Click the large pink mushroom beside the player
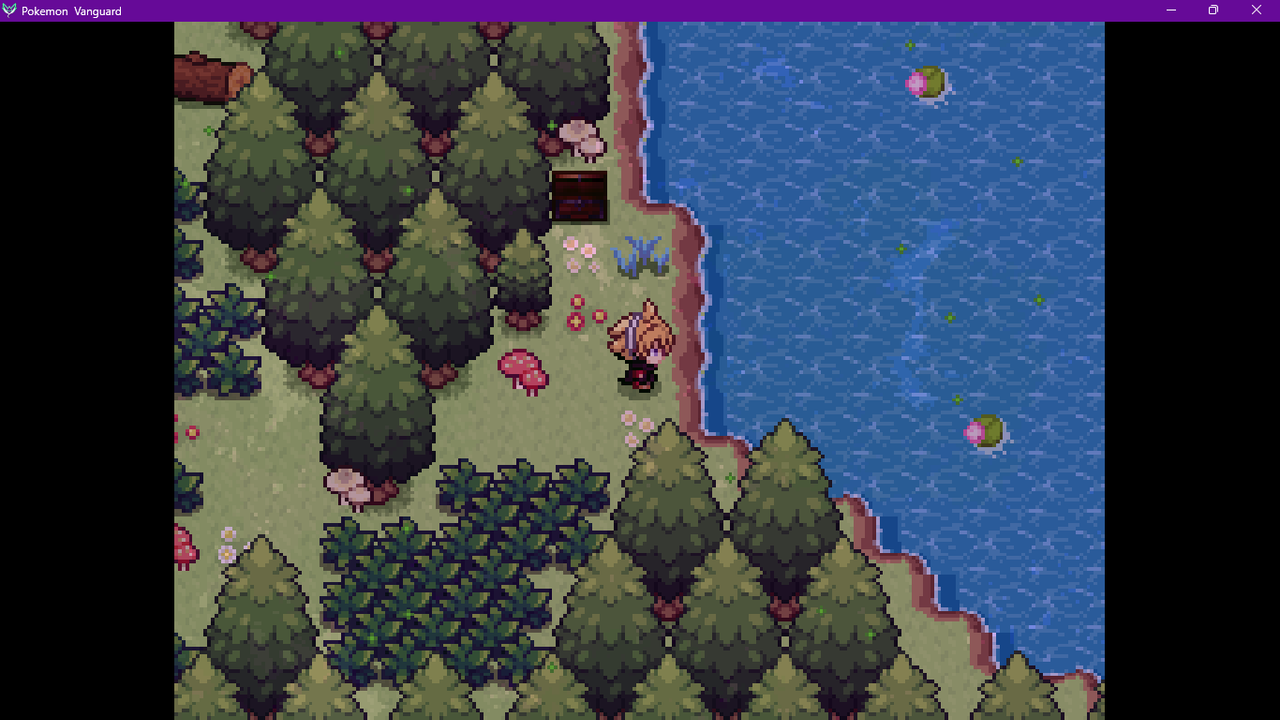The image size is (1280, 720). [x=522, y=370]
